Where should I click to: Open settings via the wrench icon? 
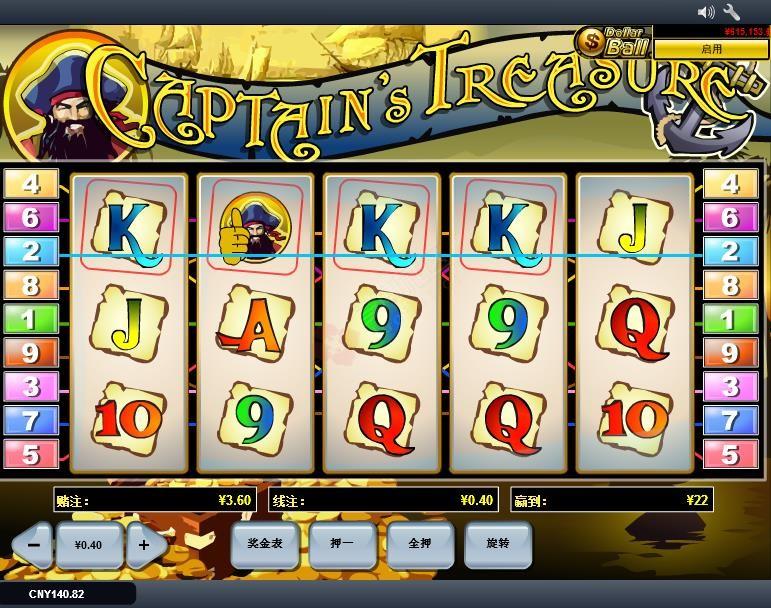tap(732, 12)
